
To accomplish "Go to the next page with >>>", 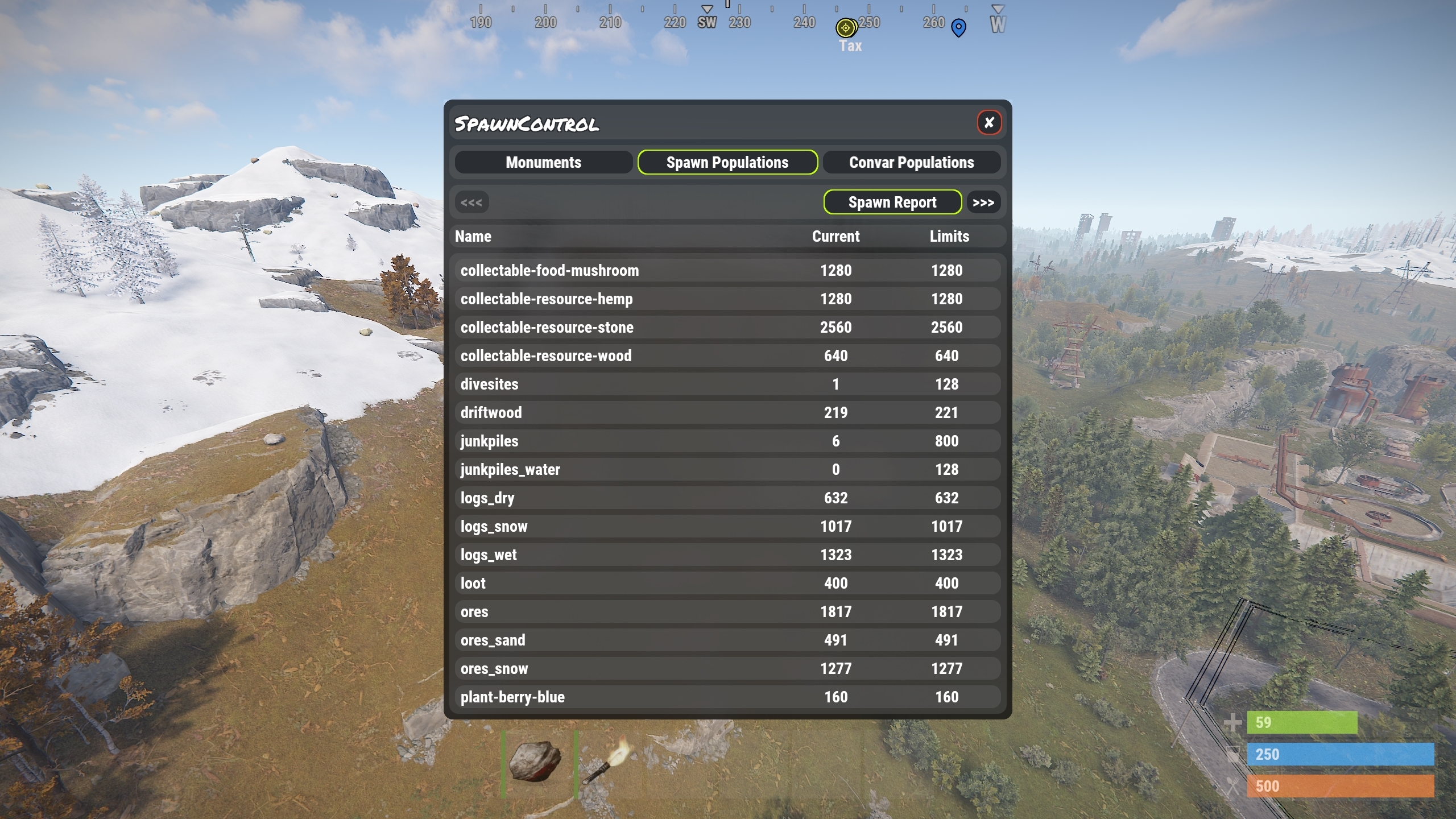I will coord(983,202).
